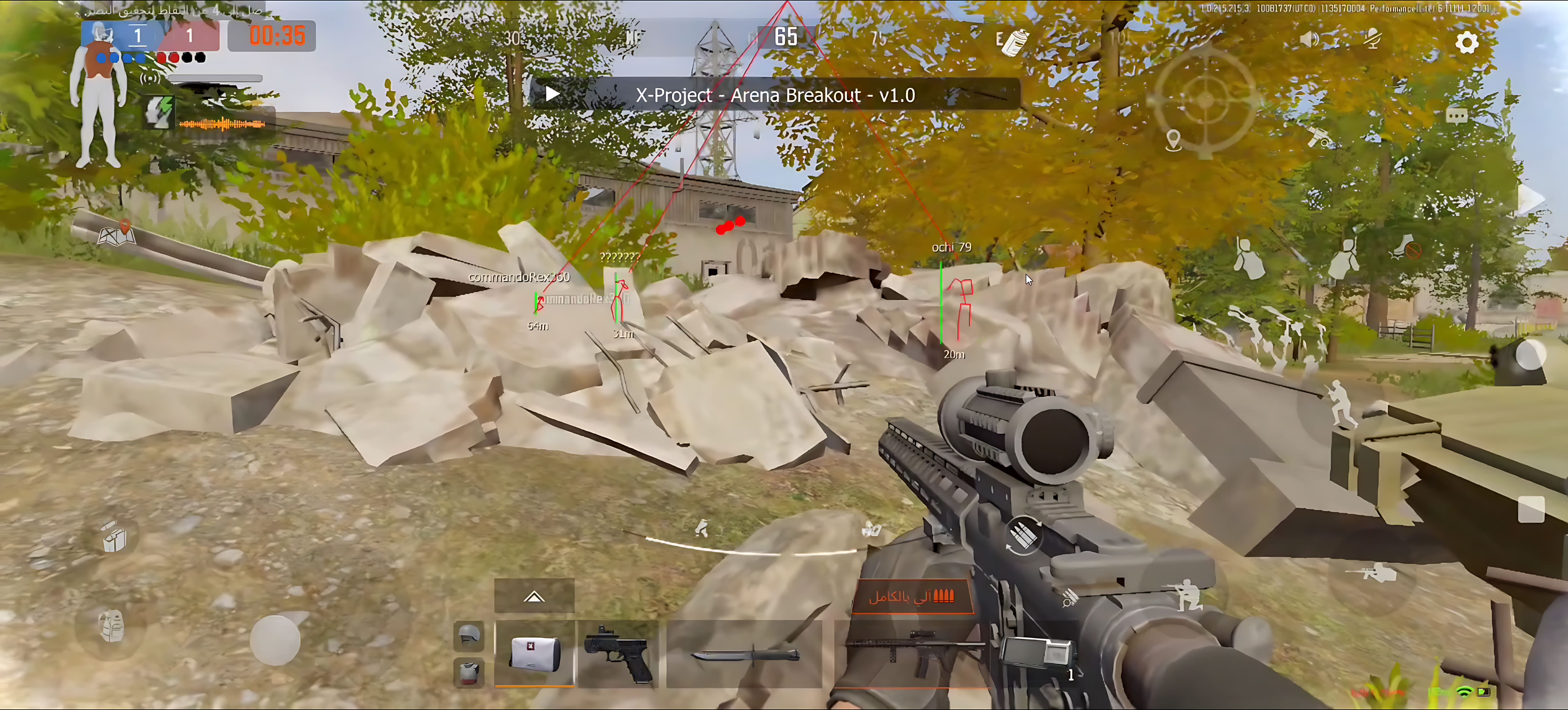1568x710 pixels.
Task: Open the chat bubble messages
Action: pyautogui.click(x=1456, y=116)
